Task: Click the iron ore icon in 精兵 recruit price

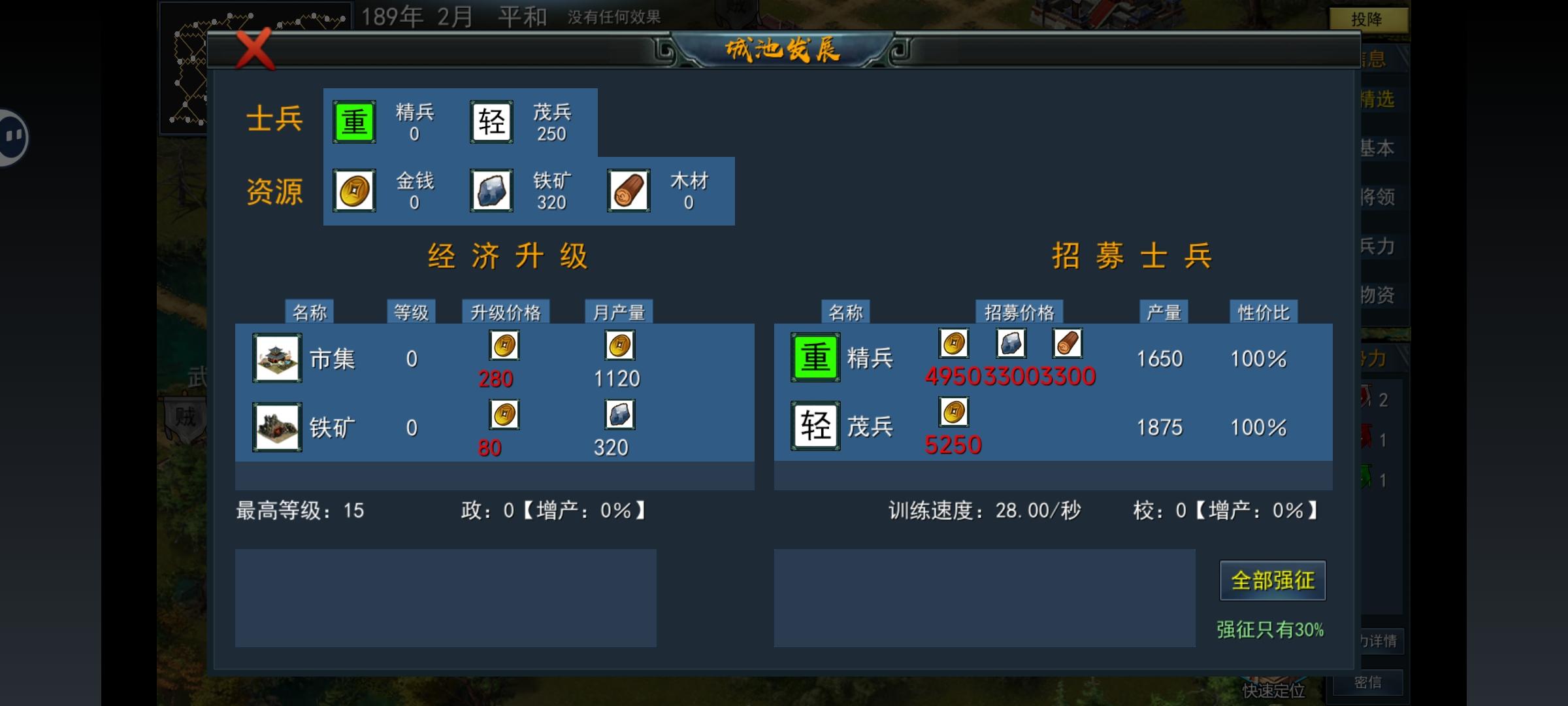Action: pos(1010,343)
